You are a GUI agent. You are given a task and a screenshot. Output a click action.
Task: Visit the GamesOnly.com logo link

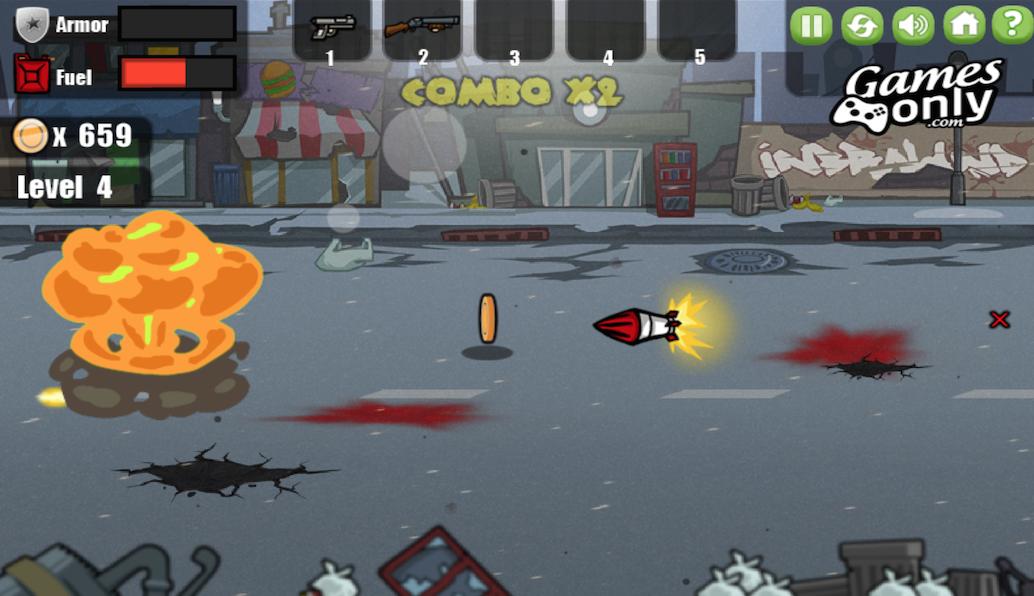(x=917, y=96)
